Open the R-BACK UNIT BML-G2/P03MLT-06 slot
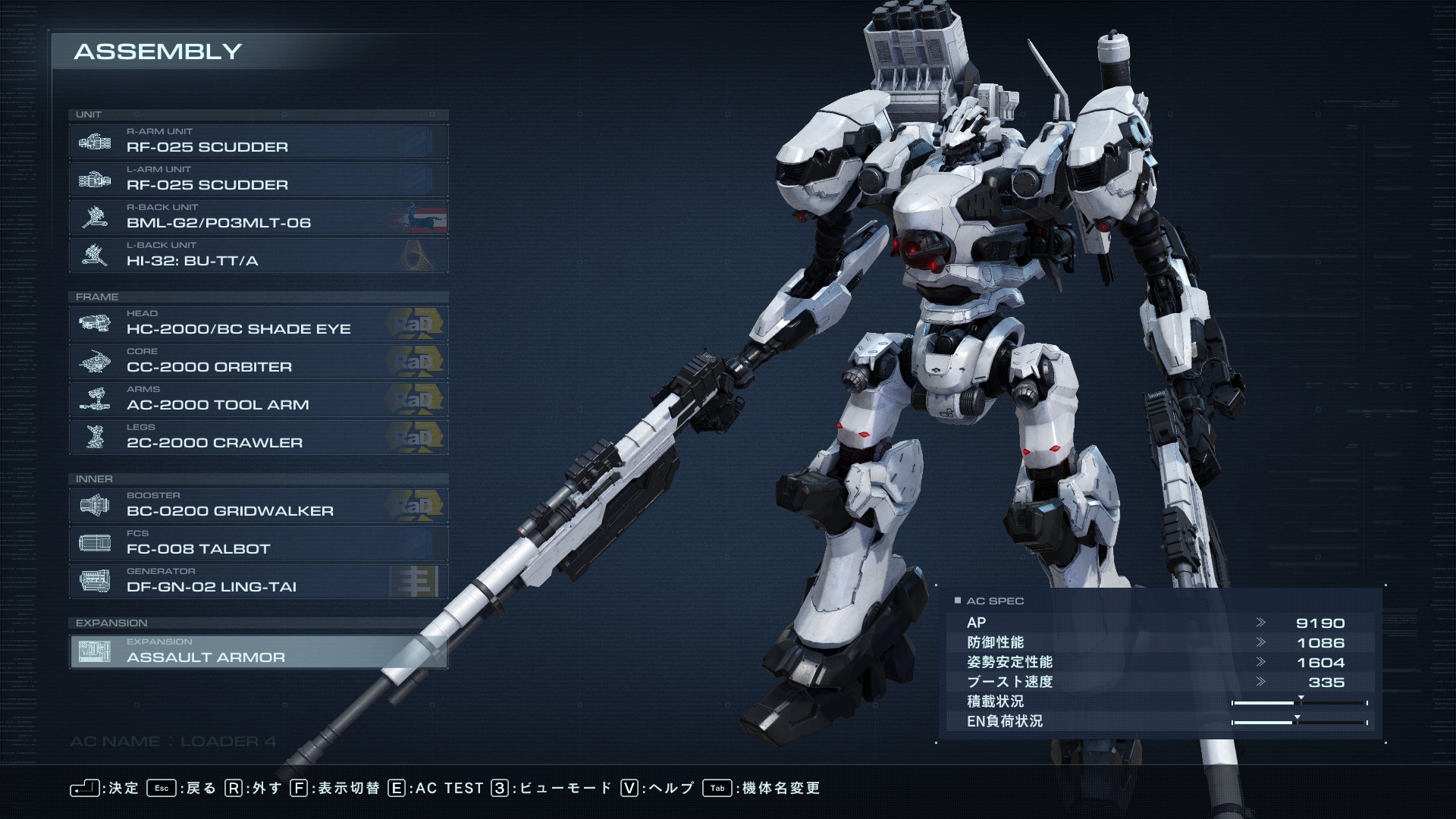The image size is (1456, 819). point(258,217)
